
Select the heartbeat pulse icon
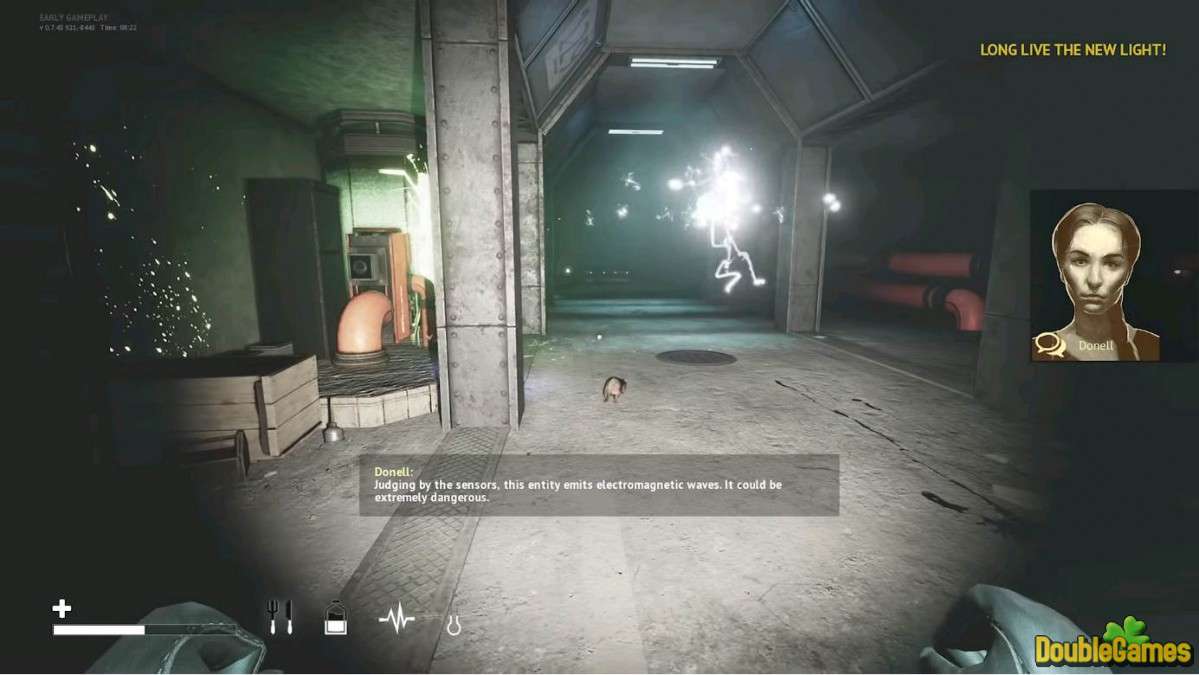pyautogui.click(x=397, y=620)
